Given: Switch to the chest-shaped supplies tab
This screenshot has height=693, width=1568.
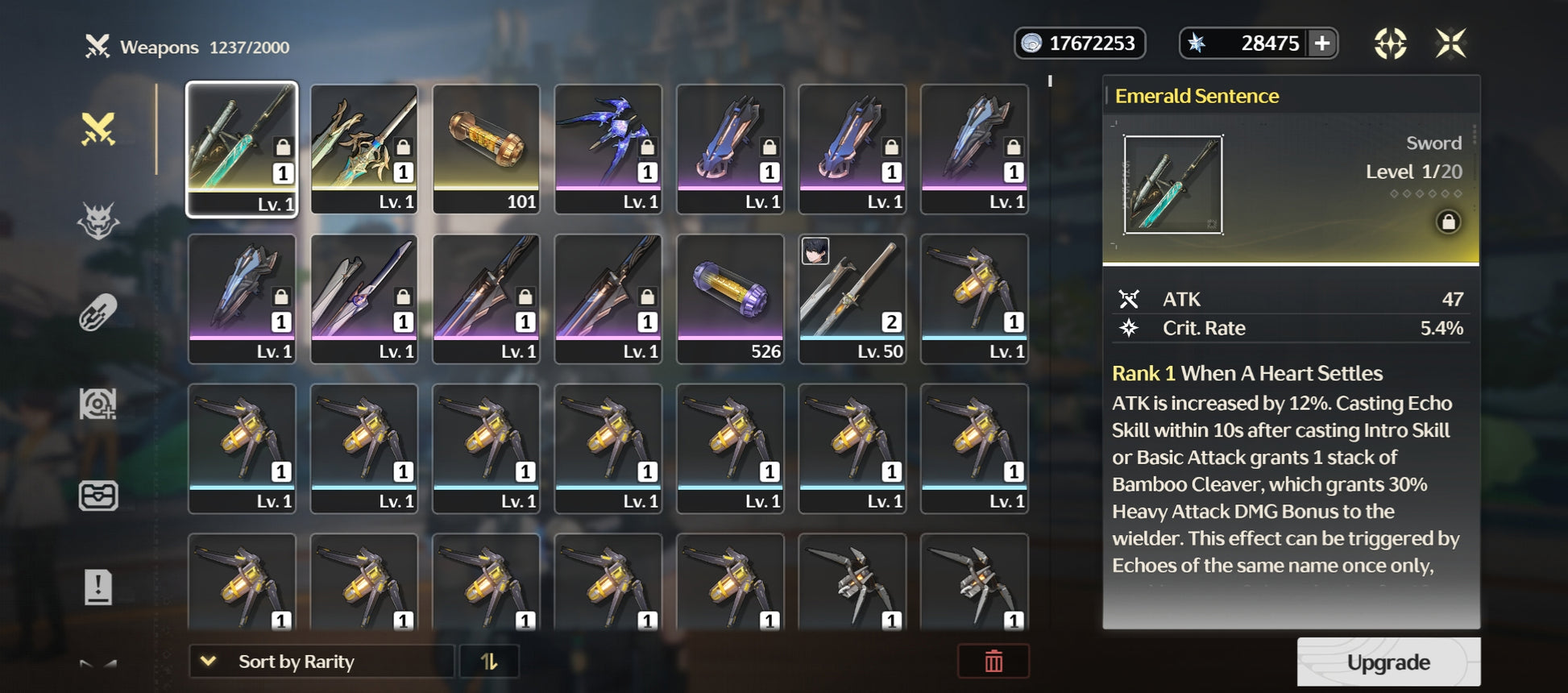Looking at the screenshot, I should coord(98,496).
